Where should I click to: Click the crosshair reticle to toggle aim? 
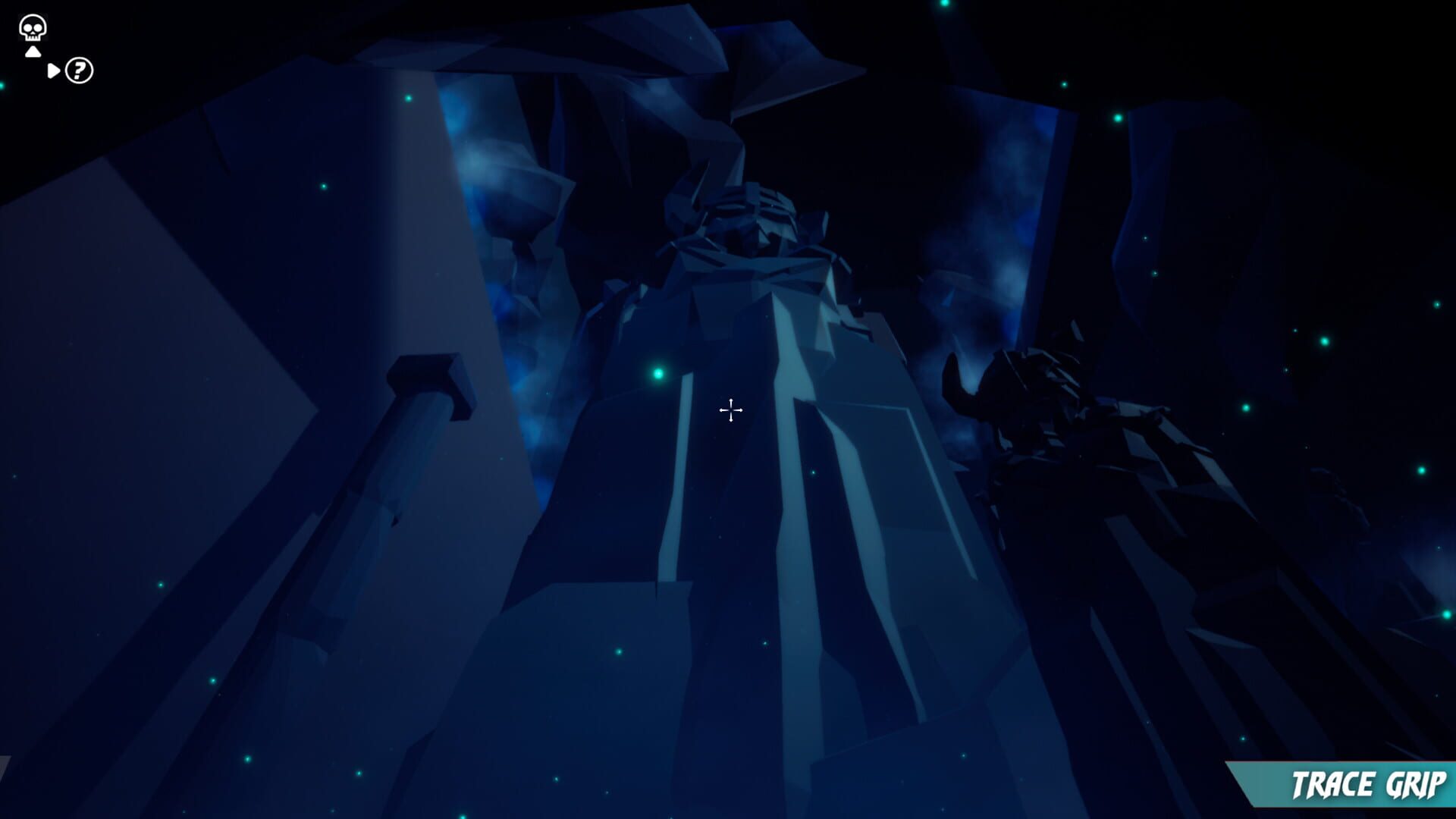click(x=730, y=409)
